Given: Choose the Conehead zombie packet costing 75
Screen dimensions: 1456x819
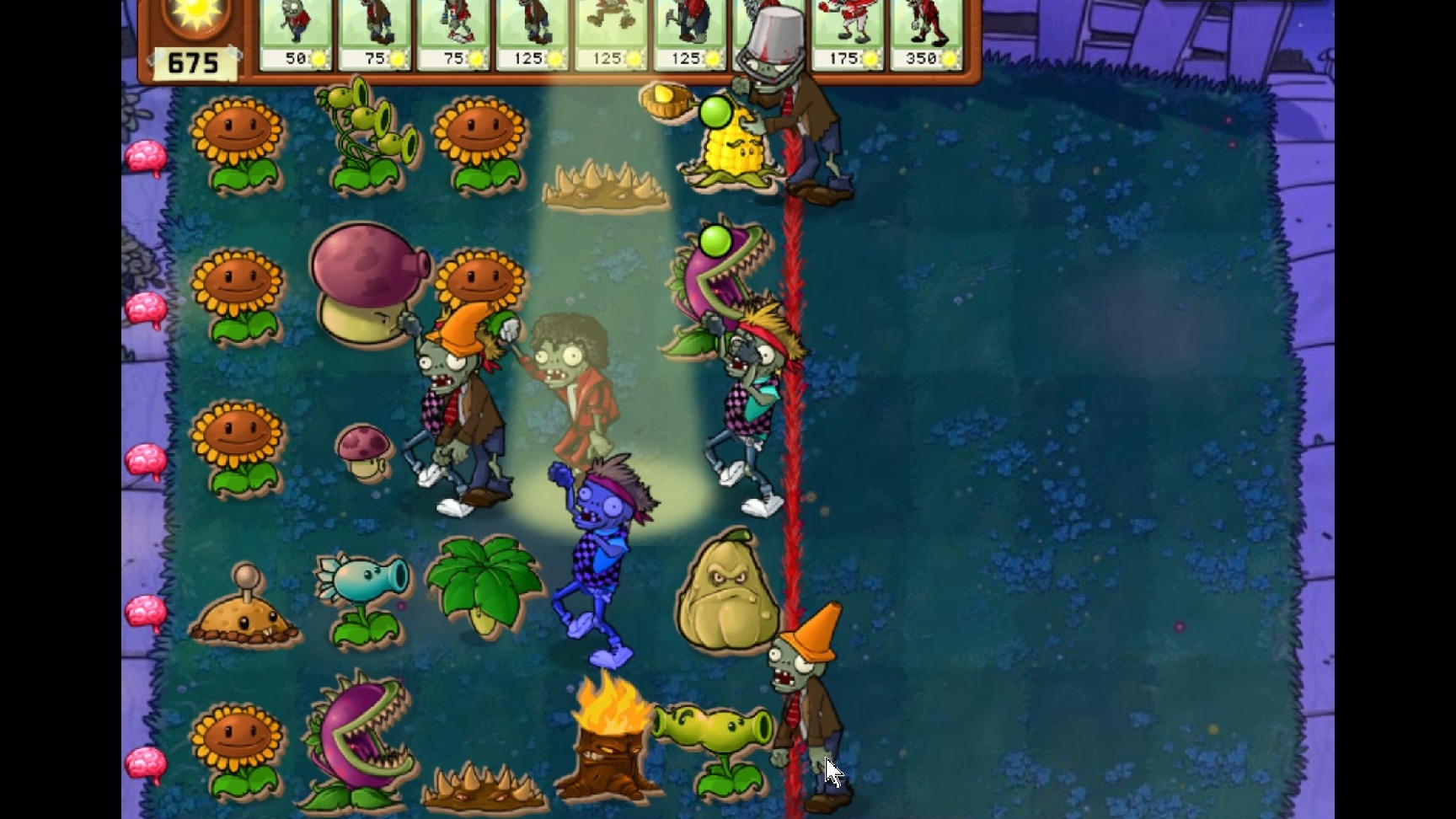Looking at the screenshot, I should pos(374,34).
